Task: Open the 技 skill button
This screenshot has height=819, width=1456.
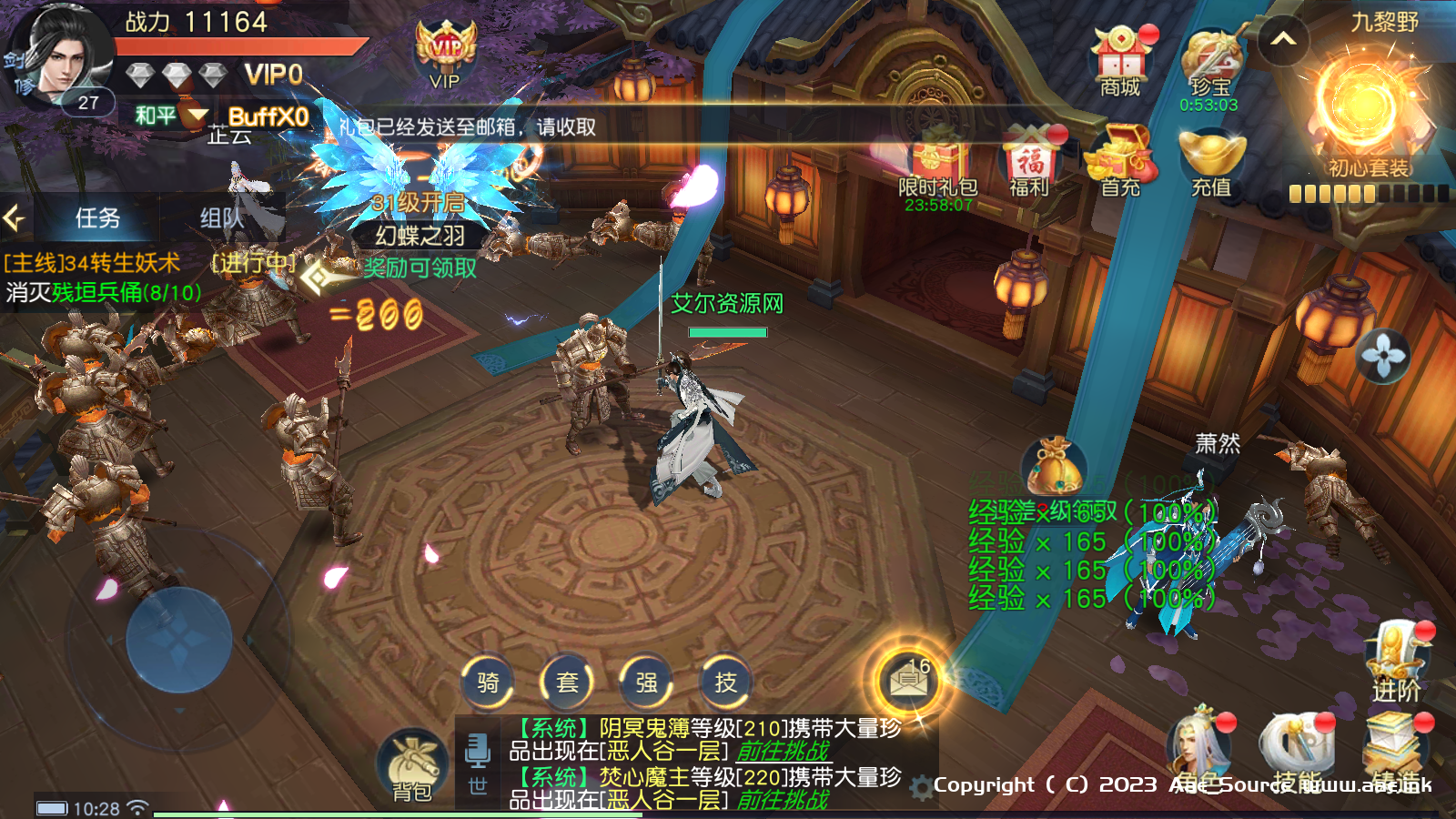Action: coord(725,682)
